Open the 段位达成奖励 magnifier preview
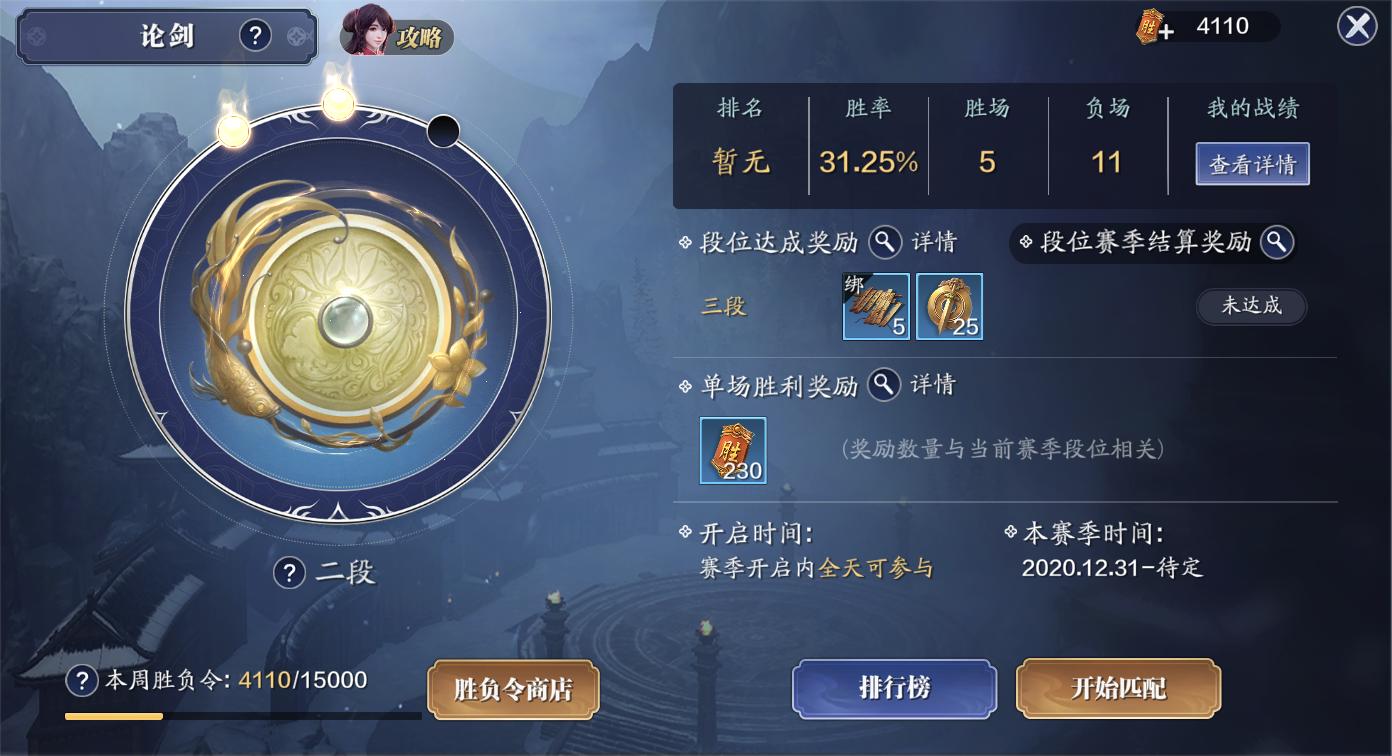 [x=883, y=242]
